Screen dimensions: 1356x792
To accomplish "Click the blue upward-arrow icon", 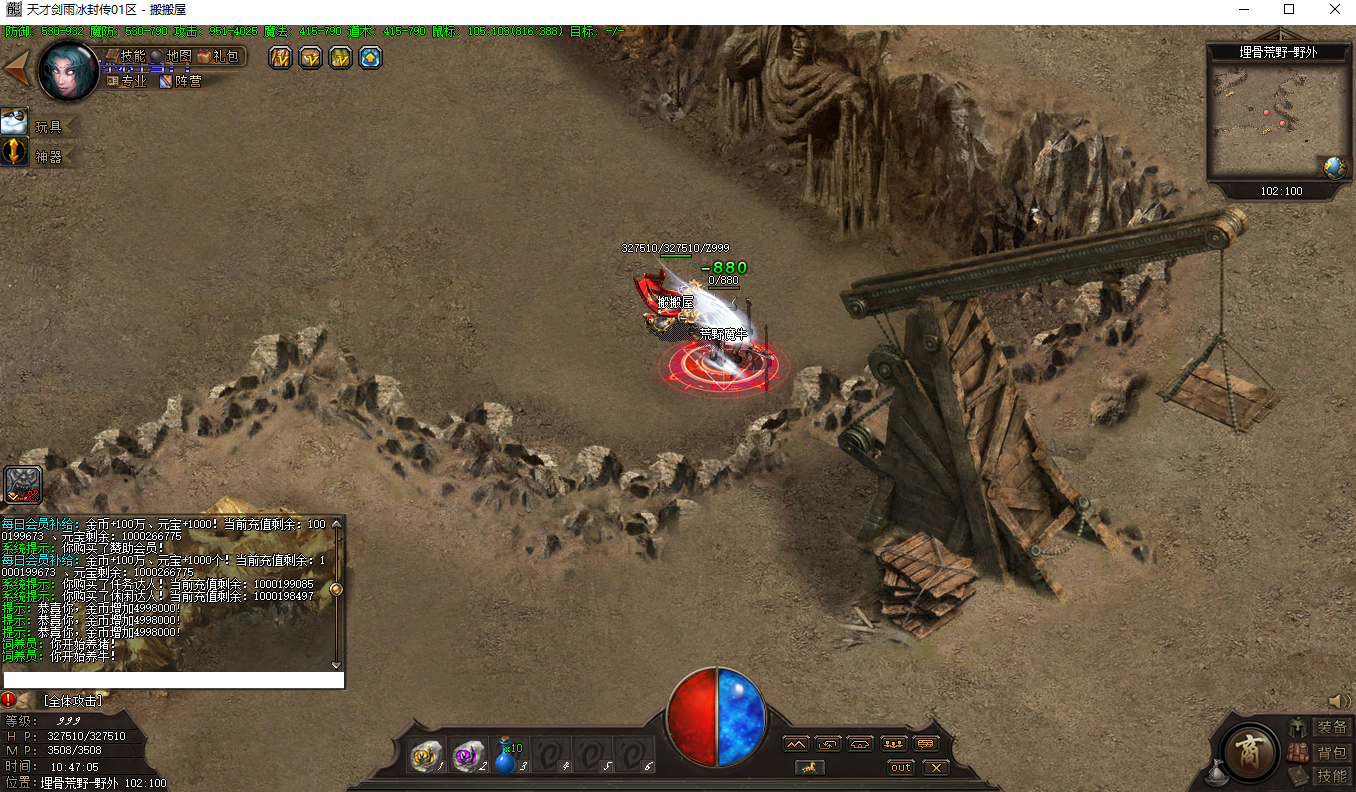I will click(371, 58).
